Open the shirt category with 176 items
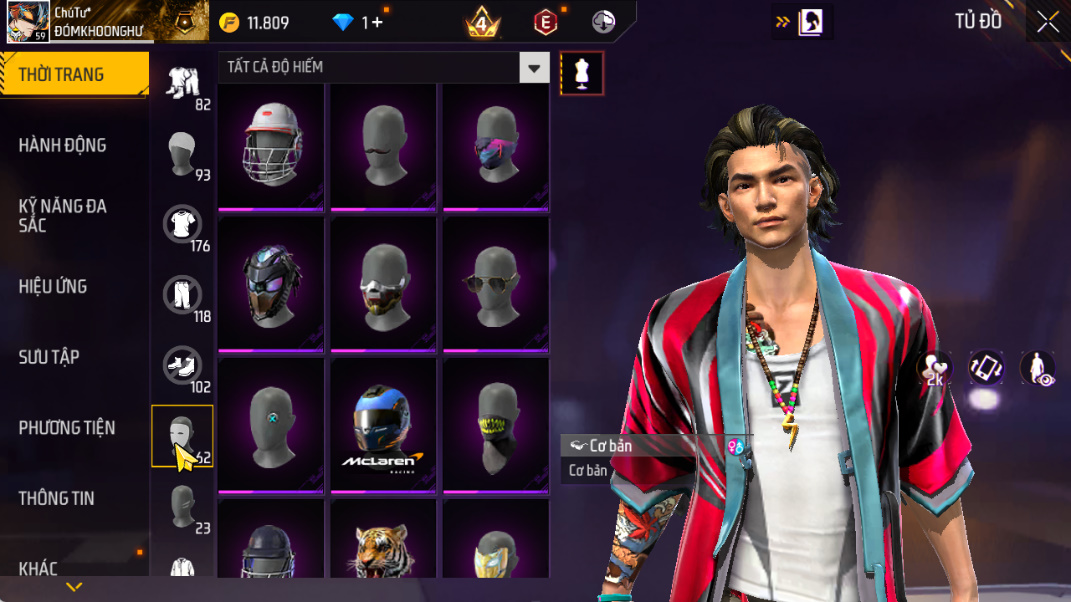 point(182,224)
